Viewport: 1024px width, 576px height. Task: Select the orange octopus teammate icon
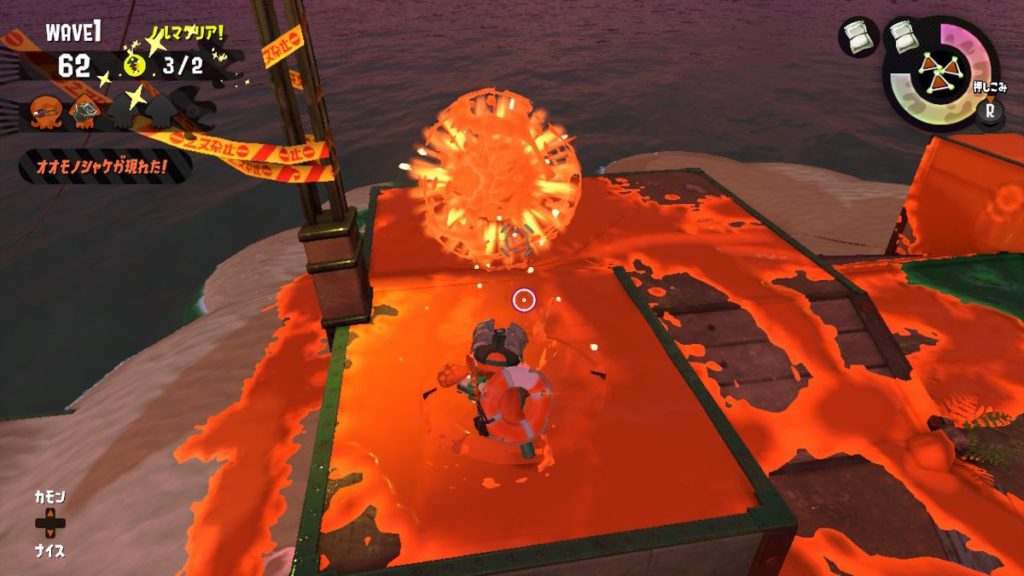(x=45, y=110)
